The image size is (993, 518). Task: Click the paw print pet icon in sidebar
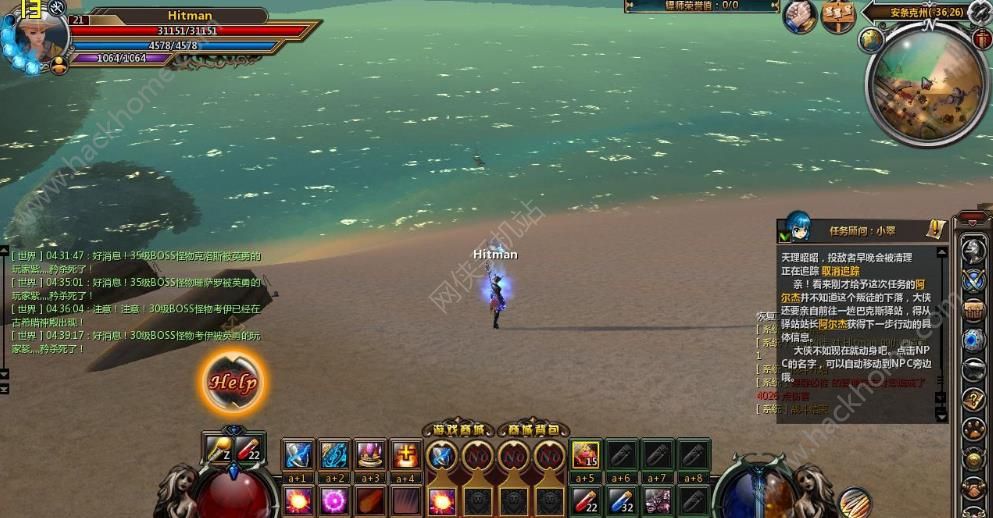click(x=974, y=430)
